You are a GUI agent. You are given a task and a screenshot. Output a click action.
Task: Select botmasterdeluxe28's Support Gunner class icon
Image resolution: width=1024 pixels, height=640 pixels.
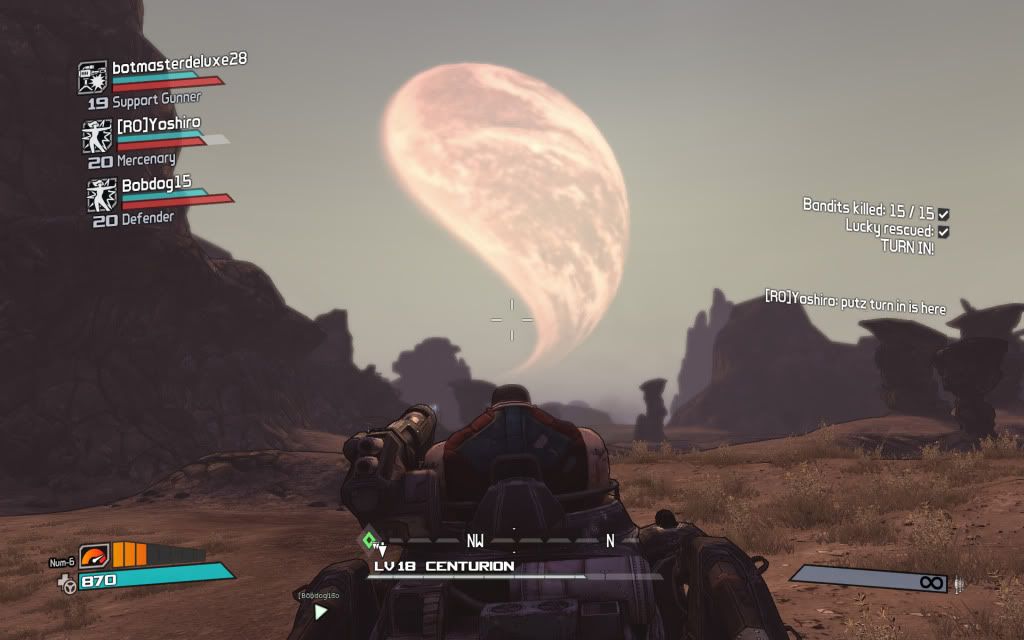(x=93, y=77)
